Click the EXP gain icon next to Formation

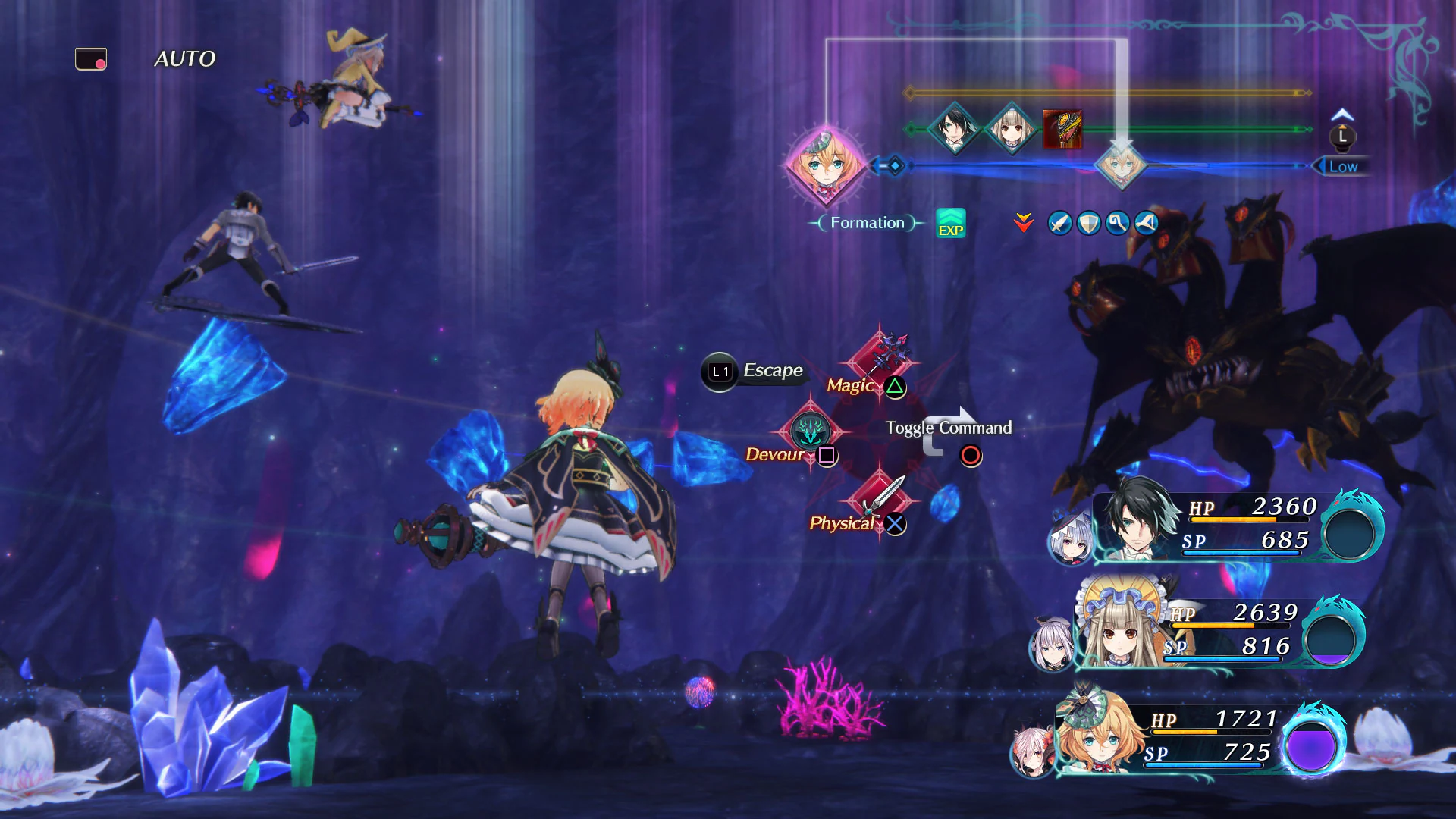coord(950,223)
